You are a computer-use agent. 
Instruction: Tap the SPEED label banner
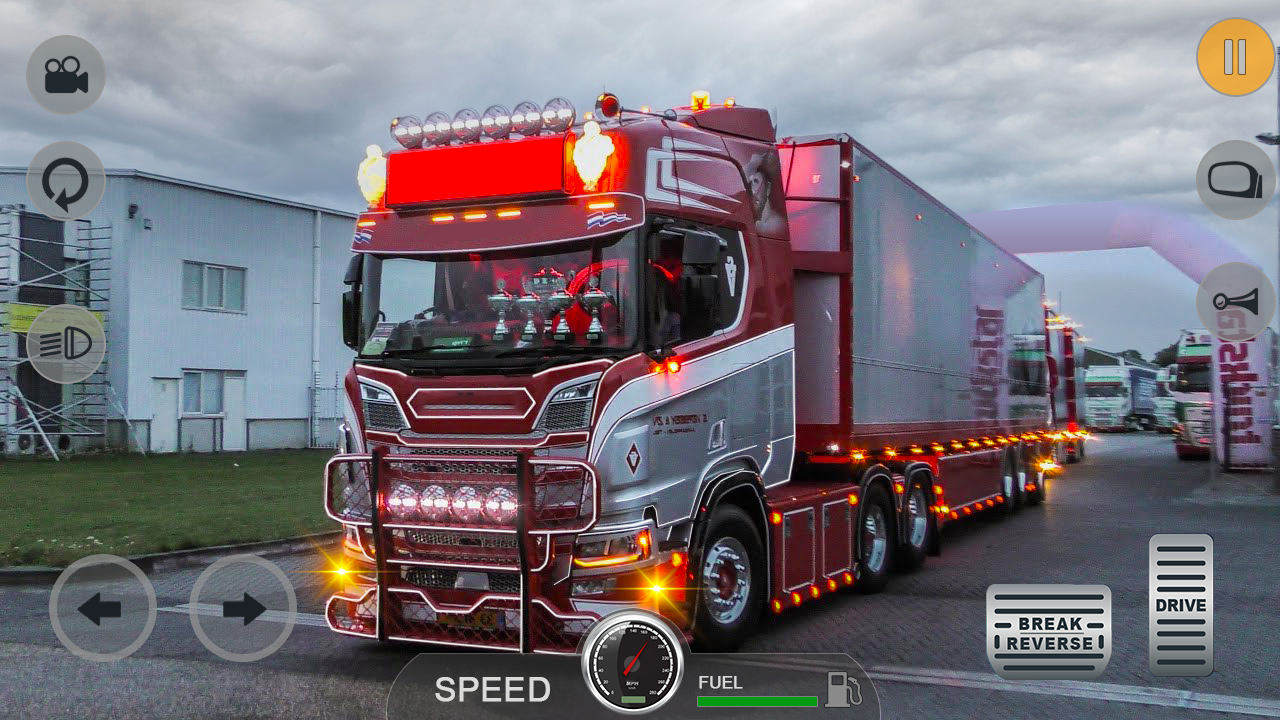click(x=492, y=690)
